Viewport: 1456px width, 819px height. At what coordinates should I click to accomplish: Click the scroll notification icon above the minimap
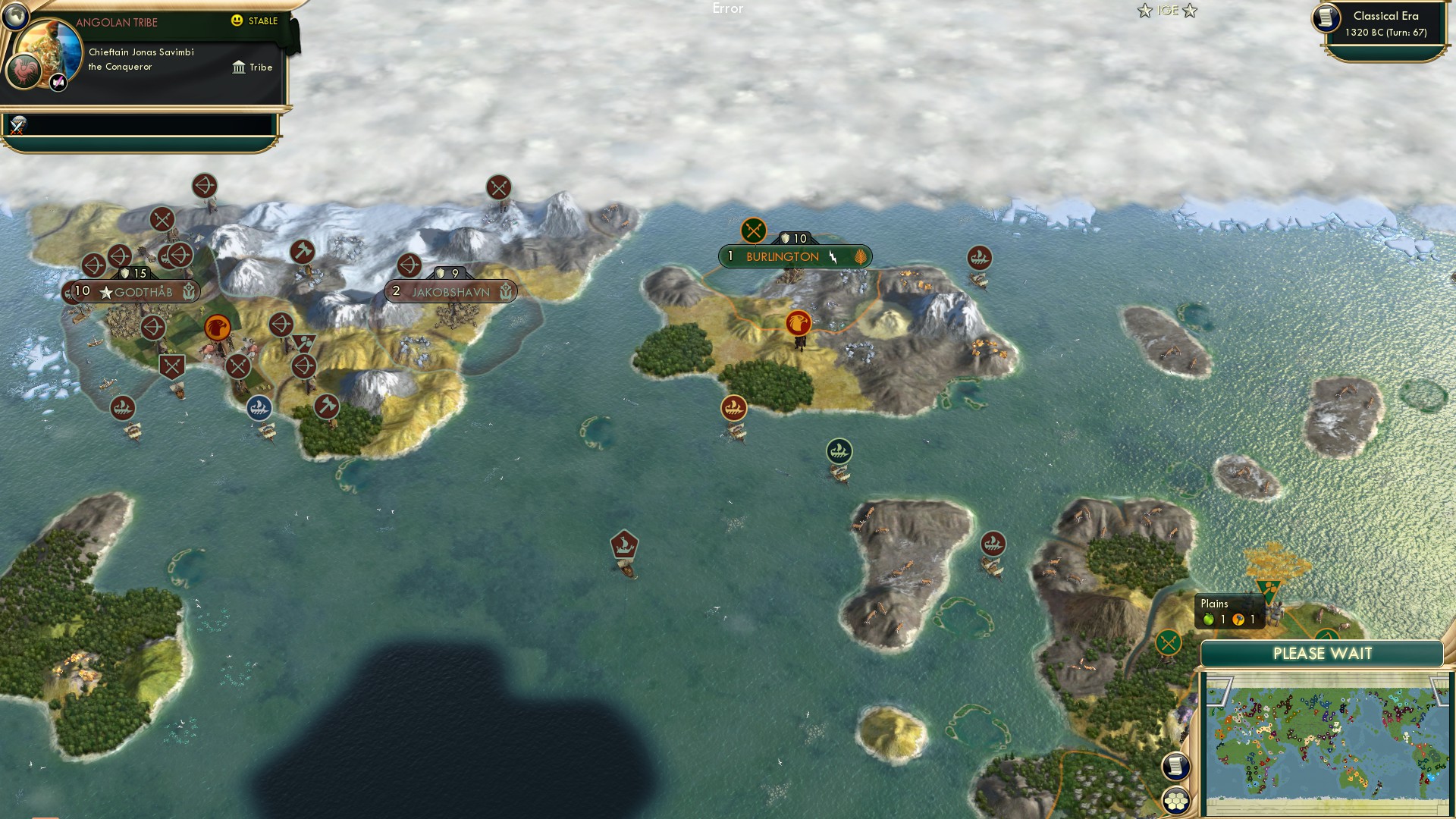(x=1177, y=766)
